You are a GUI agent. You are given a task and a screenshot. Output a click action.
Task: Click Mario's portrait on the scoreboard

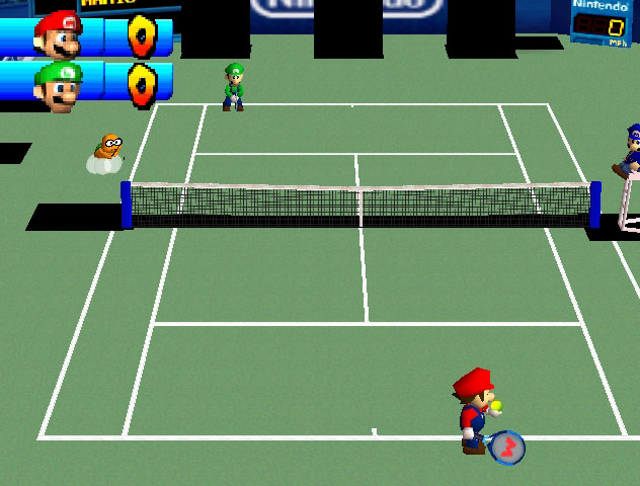[x=58, y=35]
